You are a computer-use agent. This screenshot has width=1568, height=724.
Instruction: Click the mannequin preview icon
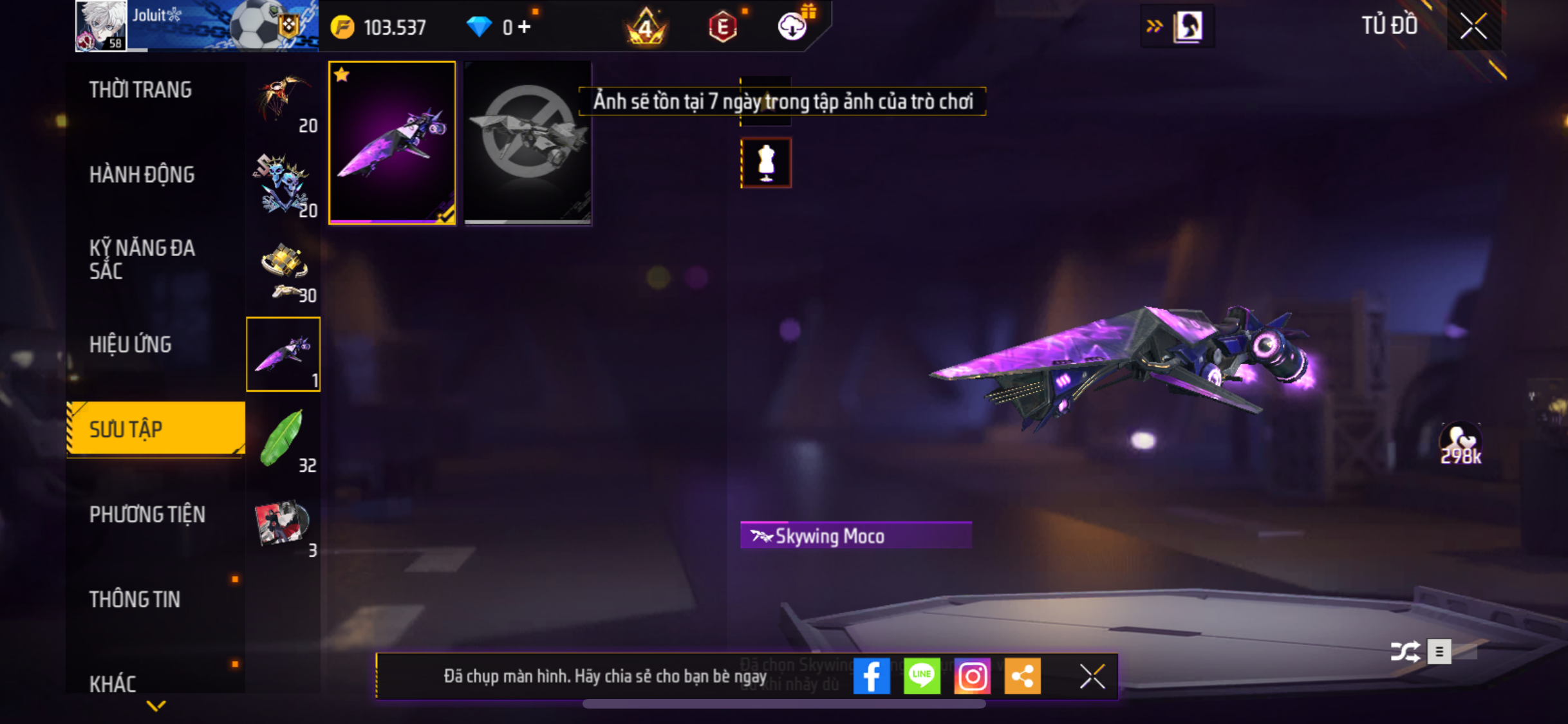click(x=766, y=163)
